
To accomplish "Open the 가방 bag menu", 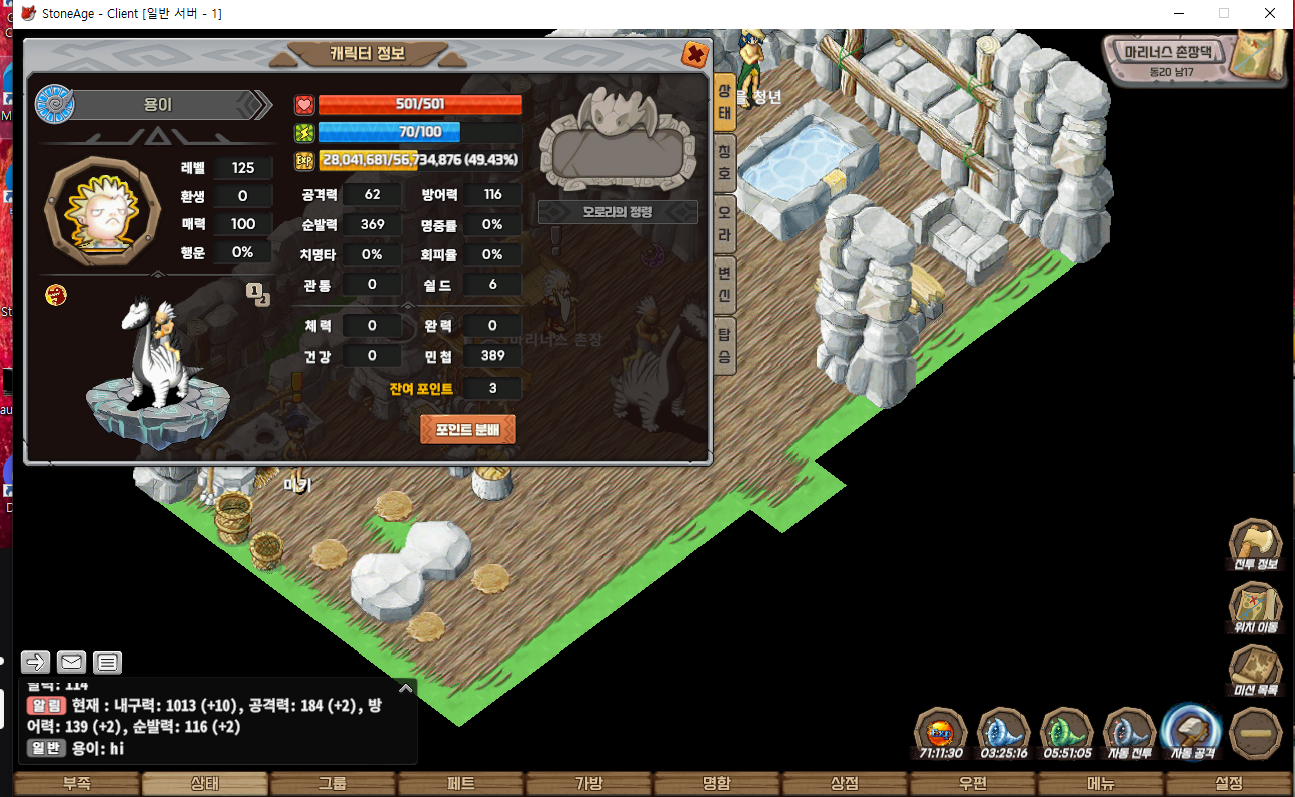I will [x=589, y=784].
